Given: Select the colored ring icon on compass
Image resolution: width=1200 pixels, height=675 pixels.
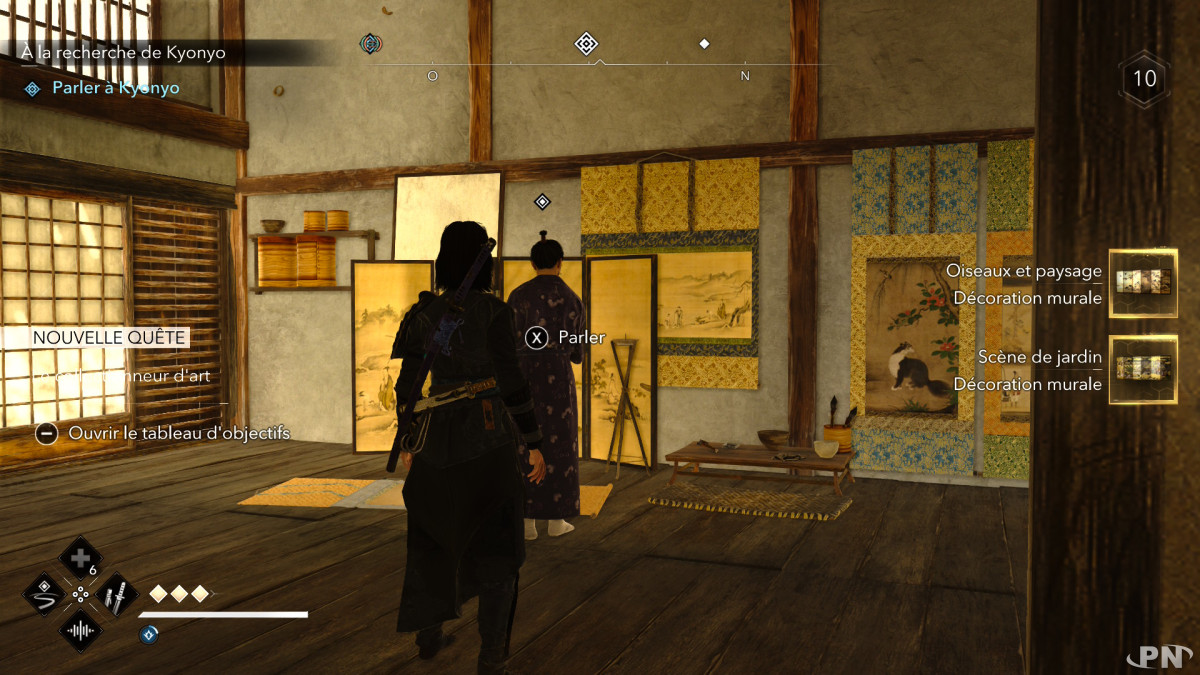Looking at the screenshot, I should click(371, 43).
